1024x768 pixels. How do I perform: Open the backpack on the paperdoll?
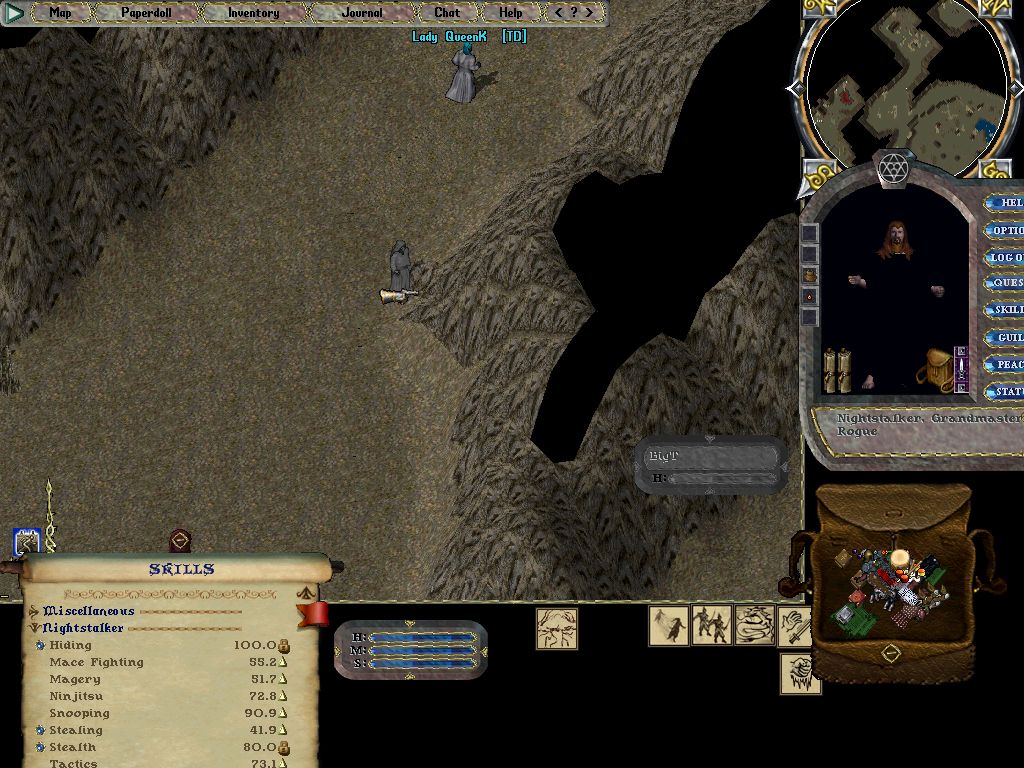[937, 369]
